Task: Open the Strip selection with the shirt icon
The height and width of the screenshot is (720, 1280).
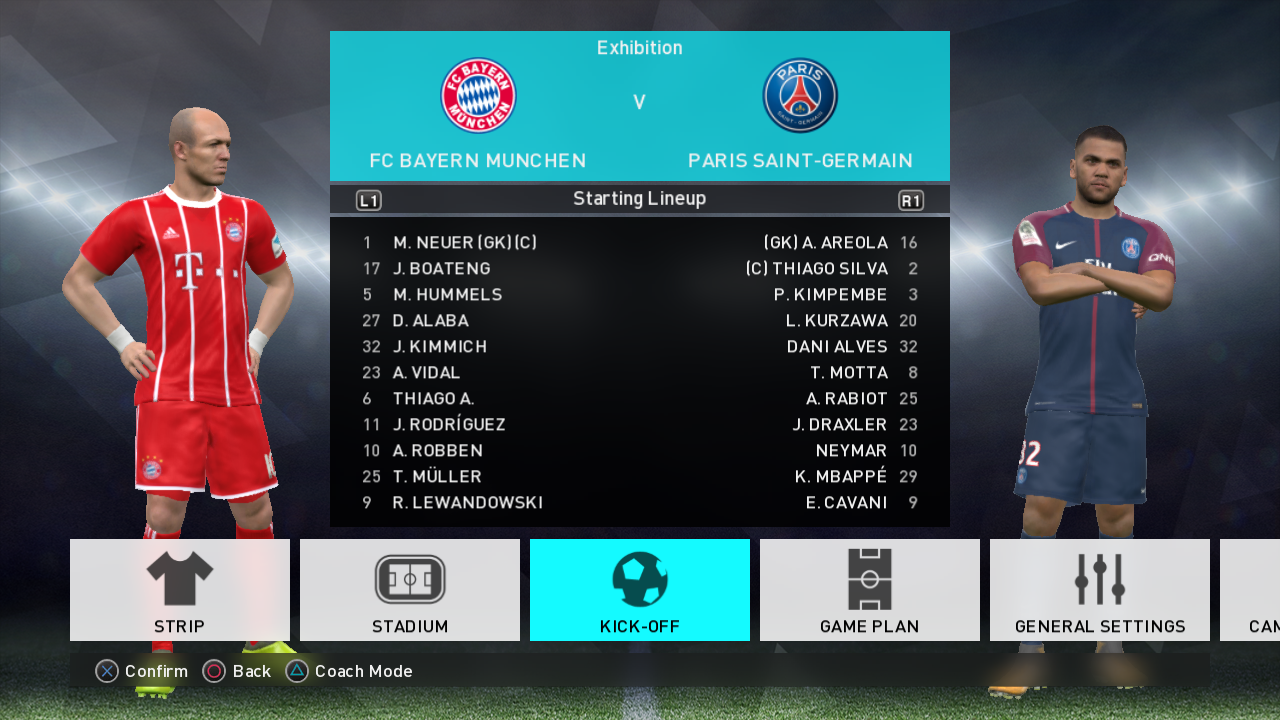Action: 179,580
